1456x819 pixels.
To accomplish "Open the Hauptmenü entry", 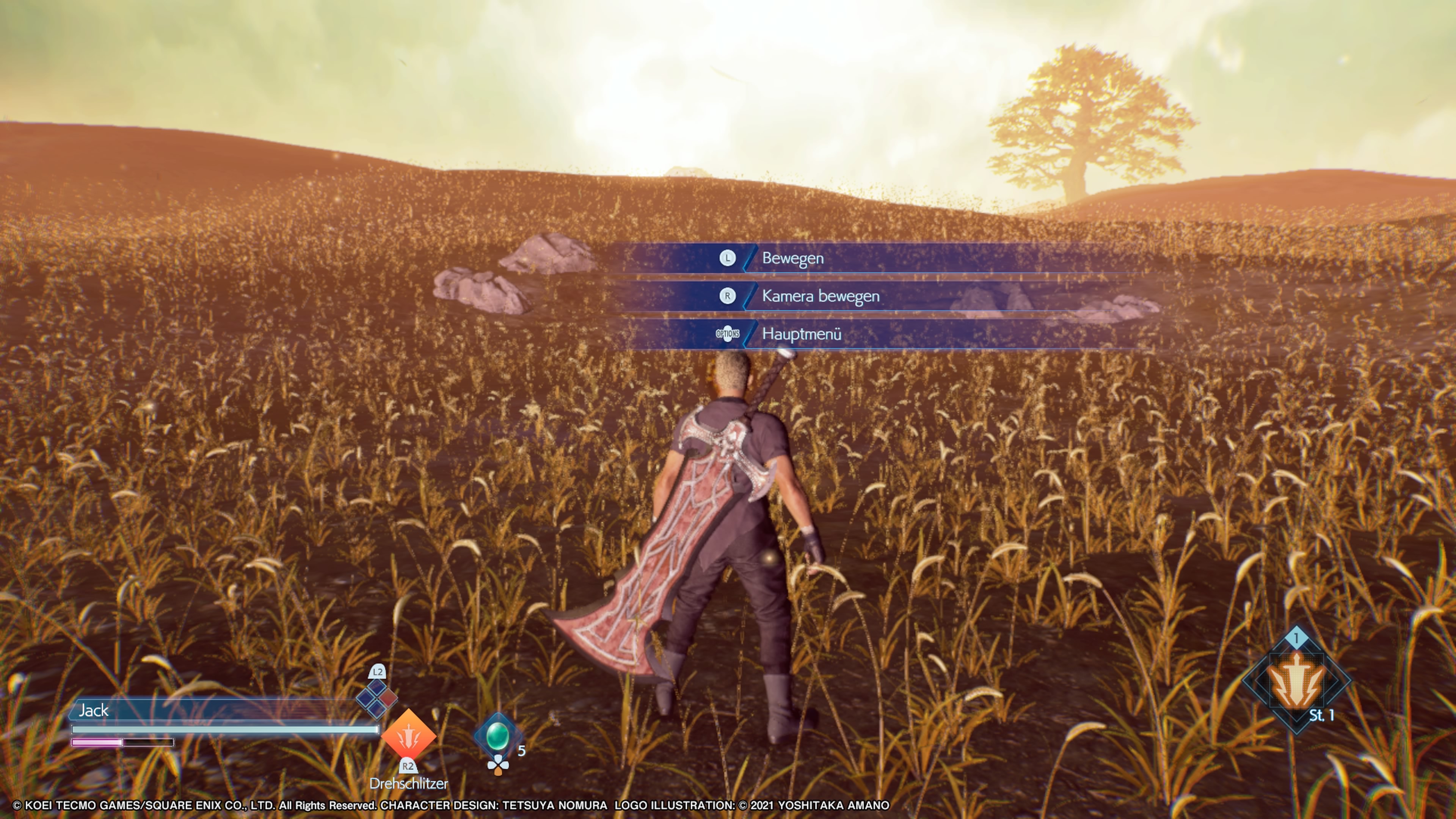I will [802, 334].
